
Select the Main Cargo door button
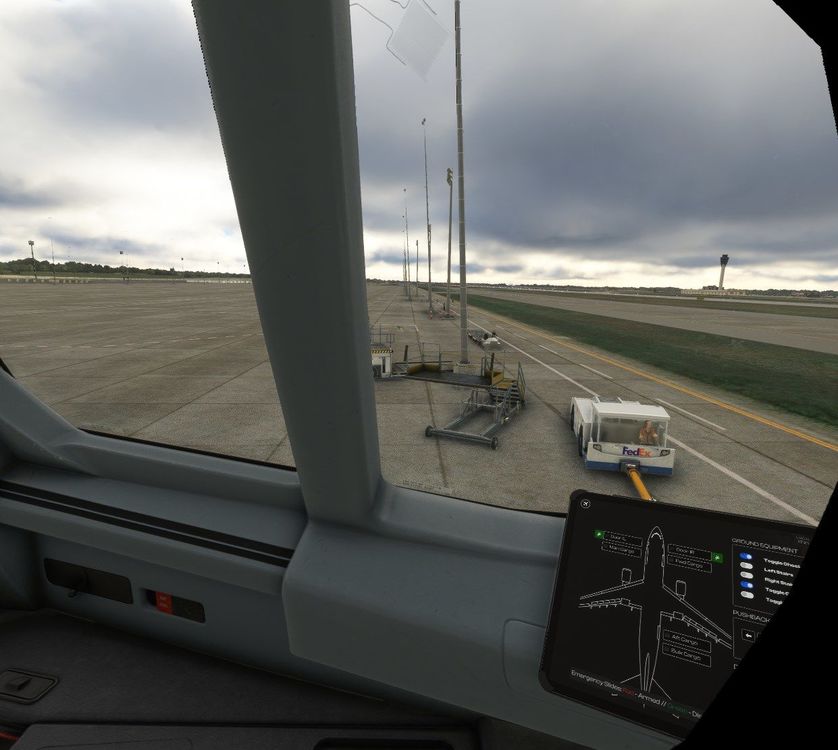622,550
